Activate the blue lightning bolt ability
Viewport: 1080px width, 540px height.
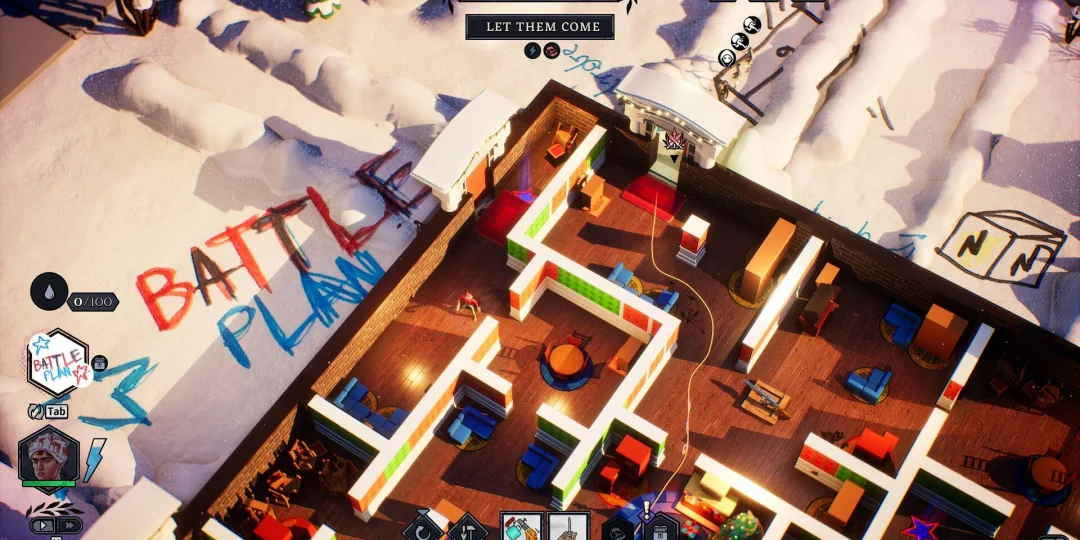tap(94, 459)
